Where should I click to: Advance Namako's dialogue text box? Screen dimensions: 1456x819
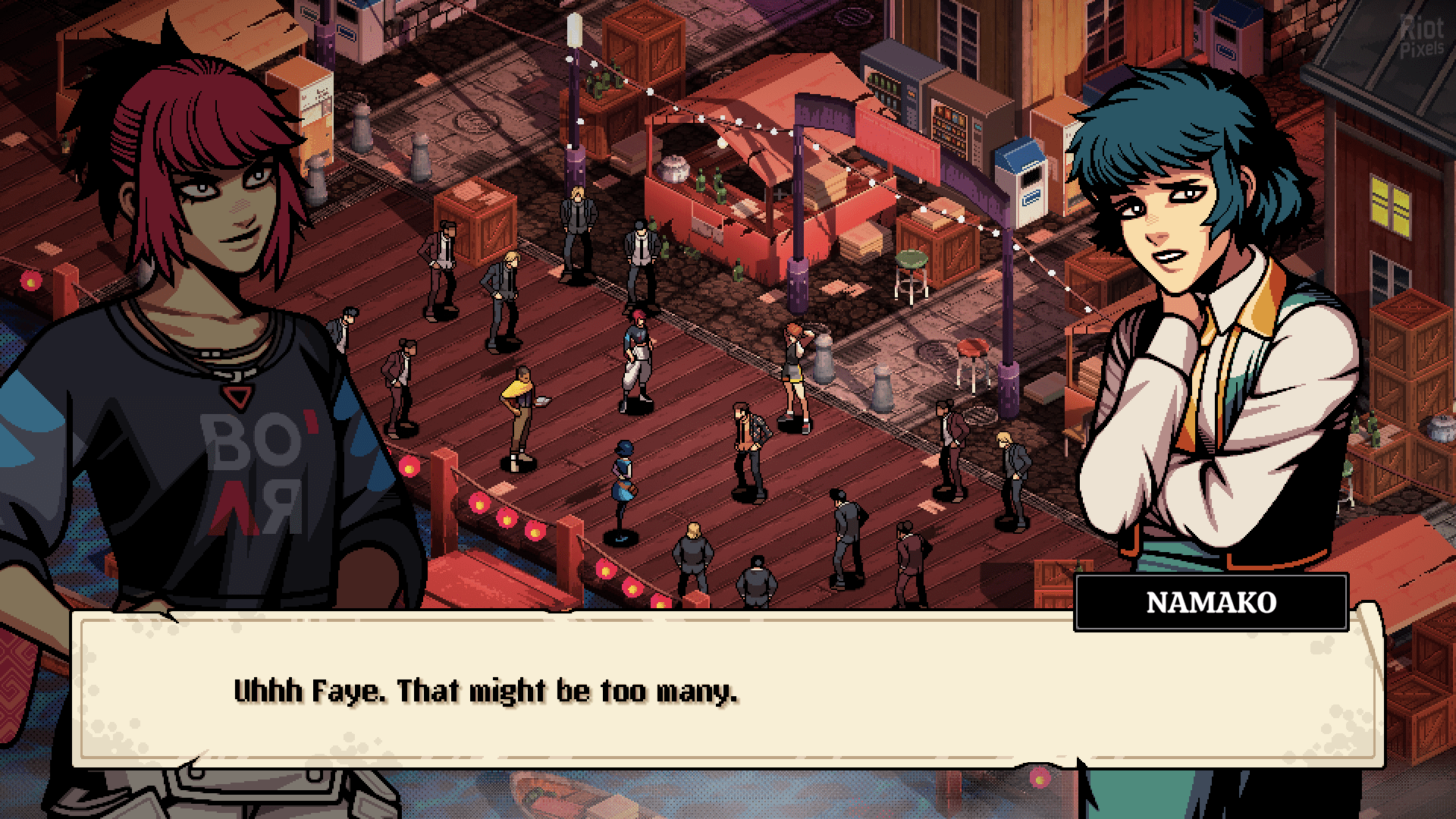point(726,690)
